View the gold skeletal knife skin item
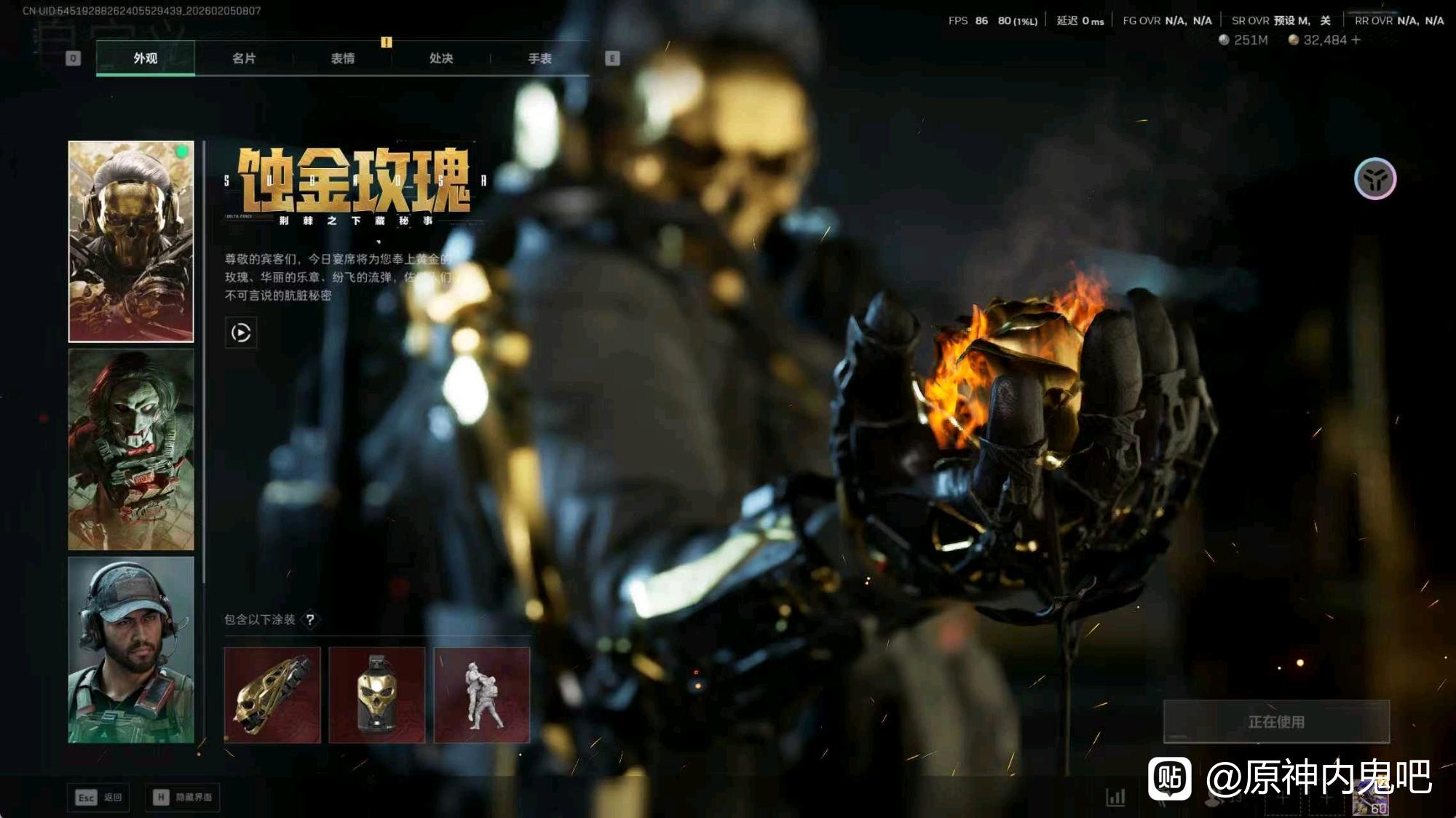 tap(272, 695)
